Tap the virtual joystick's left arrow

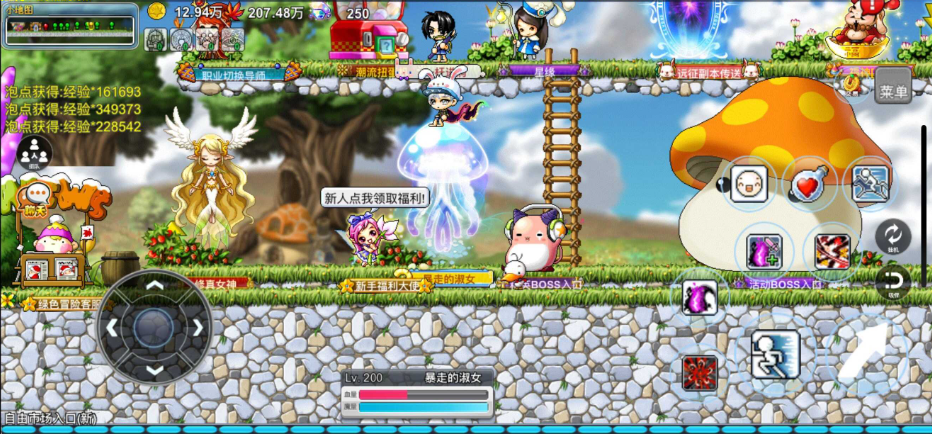tap(112, 327)
